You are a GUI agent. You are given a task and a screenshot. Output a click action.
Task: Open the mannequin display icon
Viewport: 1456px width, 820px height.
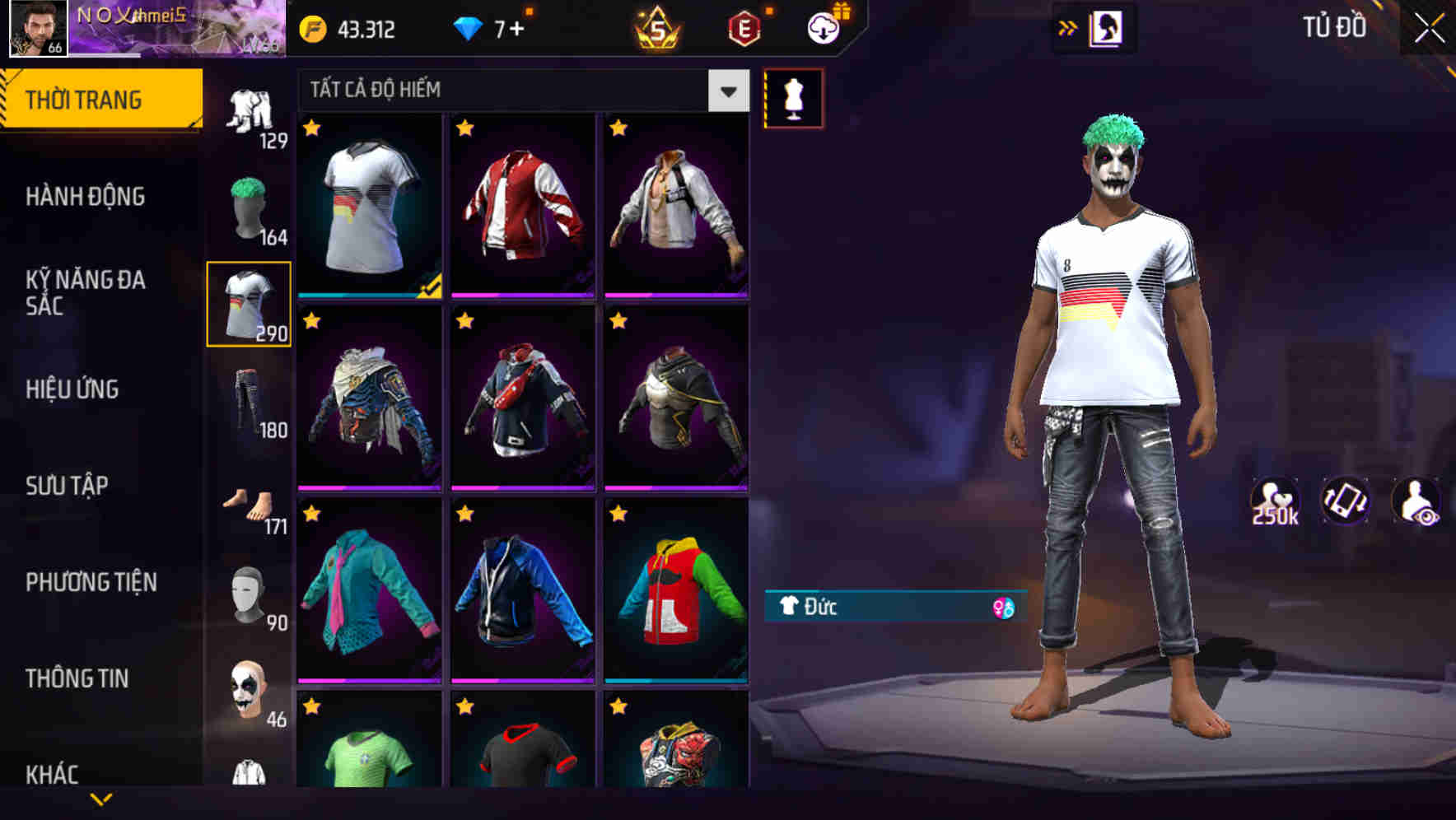[x=792, y=97]
